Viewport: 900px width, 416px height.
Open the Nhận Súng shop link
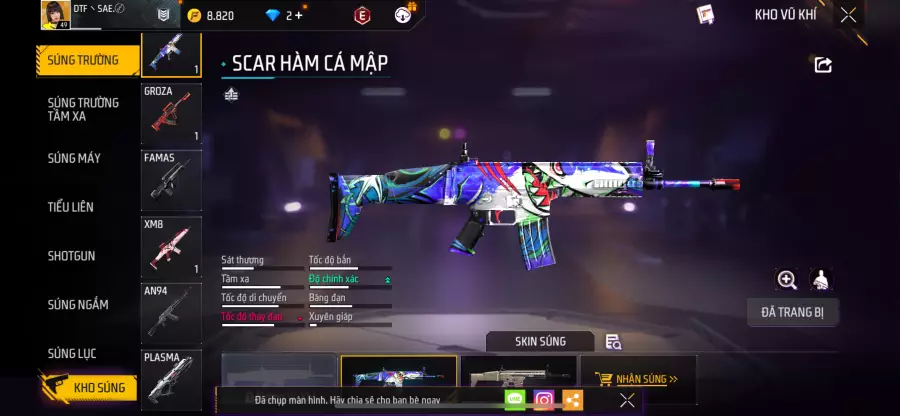coord(636,379)
